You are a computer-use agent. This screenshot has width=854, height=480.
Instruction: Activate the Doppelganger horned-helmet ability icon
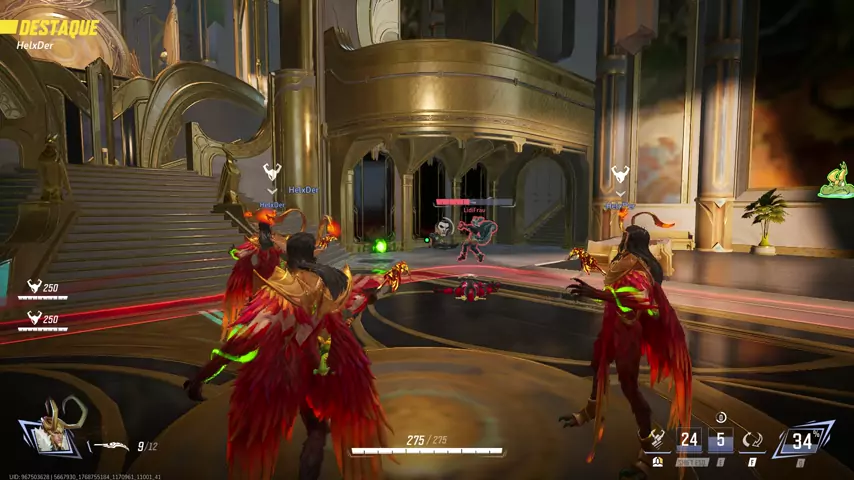[x=657, y=439]
